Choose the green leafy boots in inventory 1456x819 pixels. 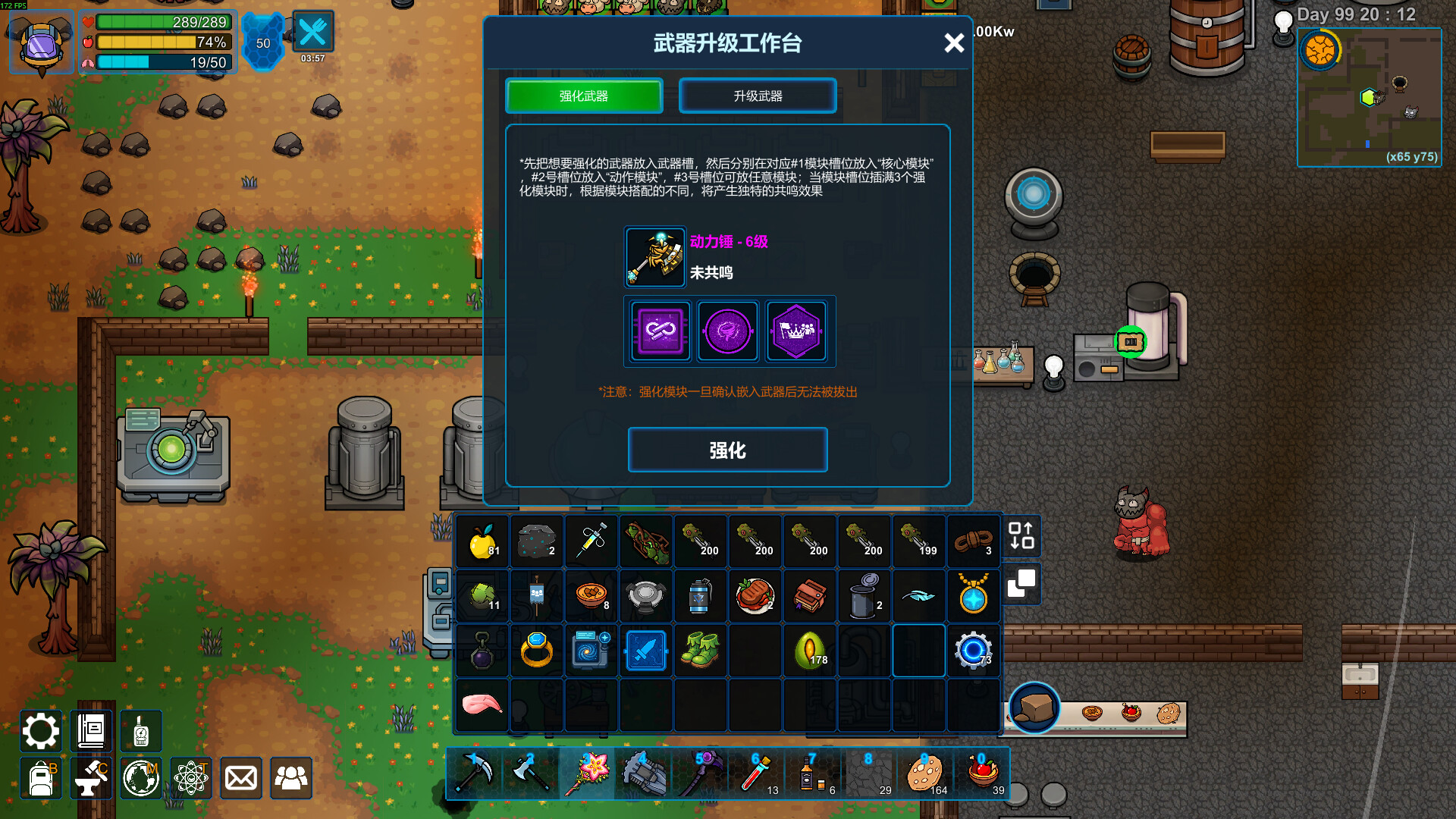click(700, 651)
